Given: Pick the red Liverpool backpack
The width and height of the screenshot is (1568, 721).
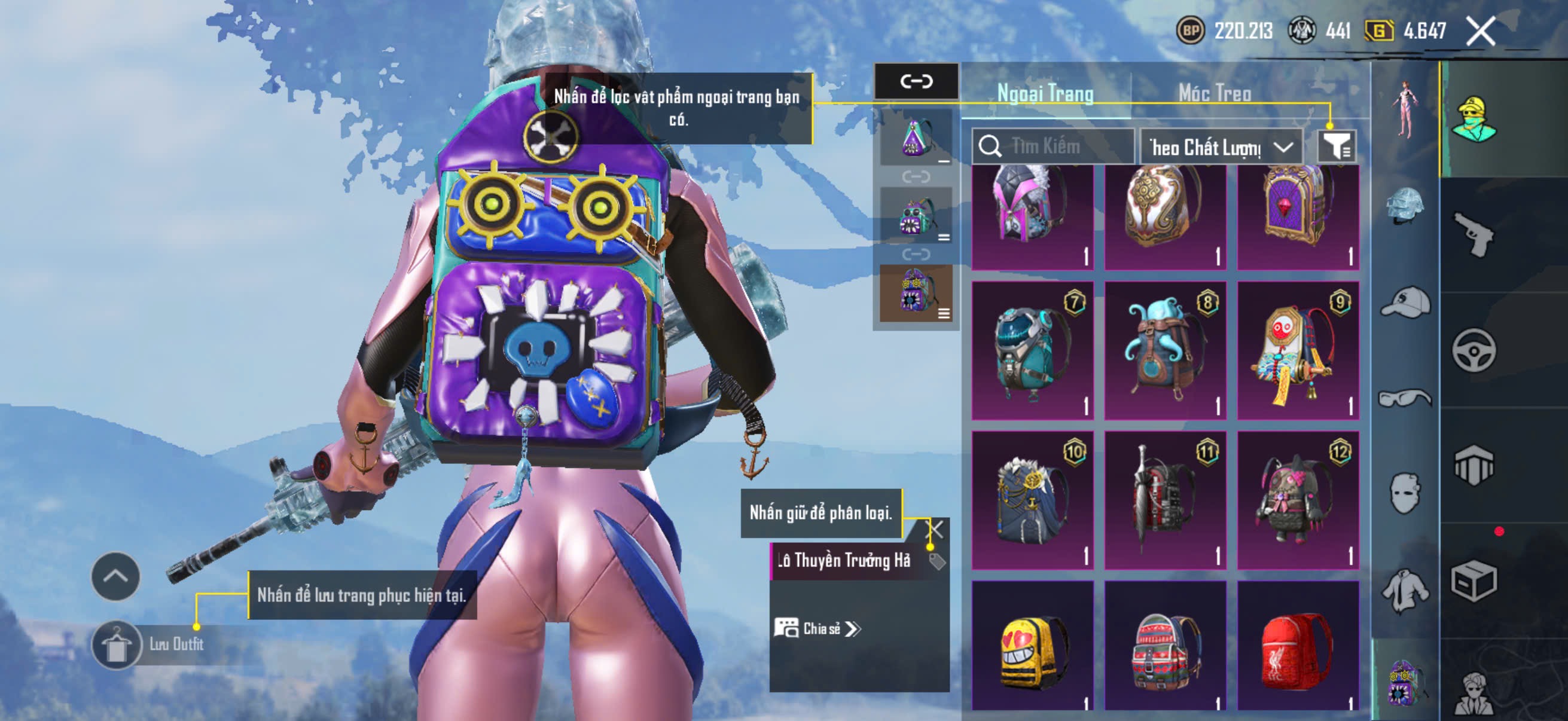Looking at the screenshot, I should tap(1298, 645).
